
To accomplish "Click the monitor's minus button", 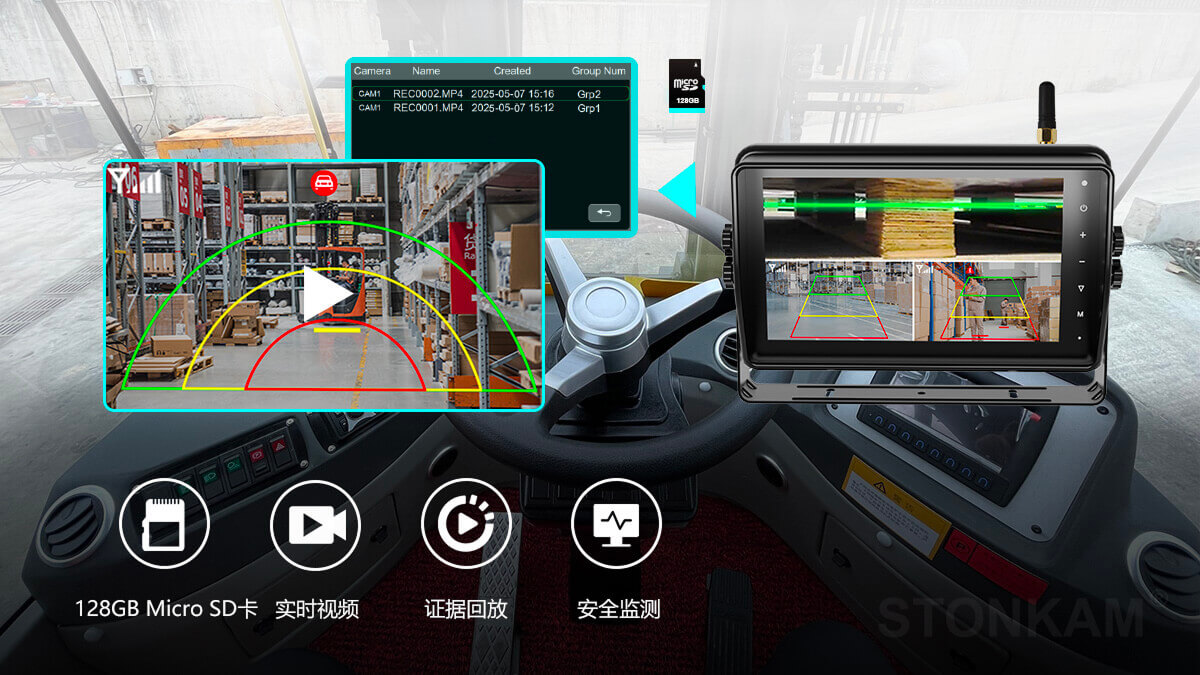I will point(1082,262).
